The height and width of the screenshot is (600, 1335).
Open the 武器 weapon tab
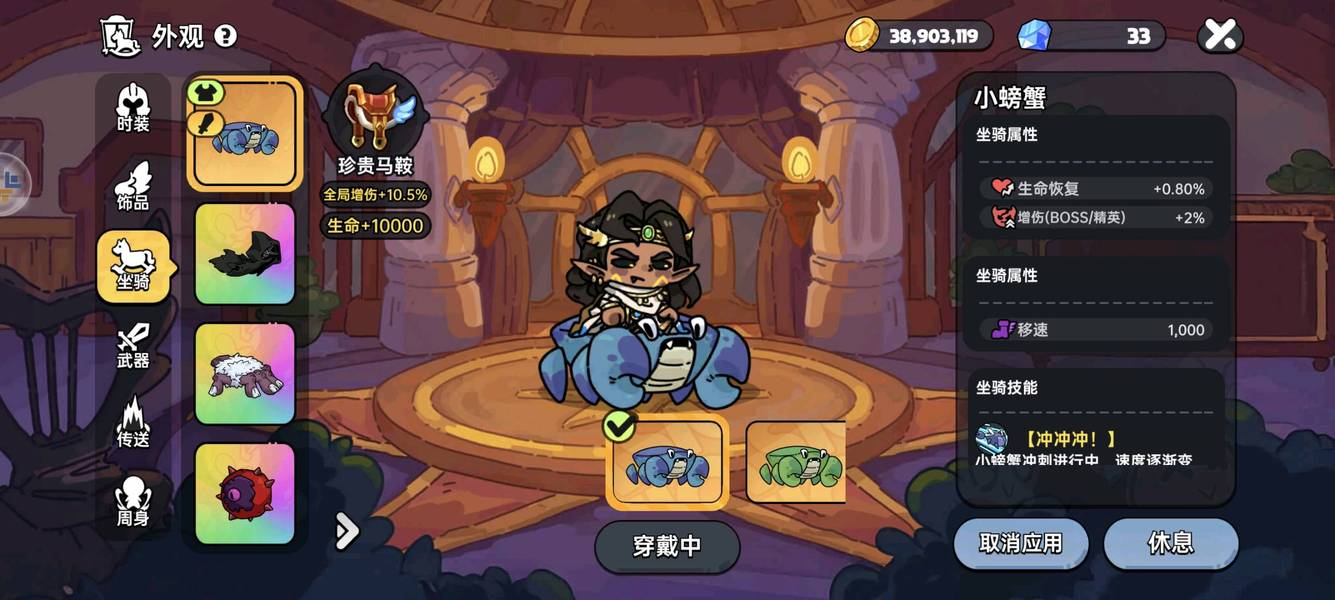133,346
